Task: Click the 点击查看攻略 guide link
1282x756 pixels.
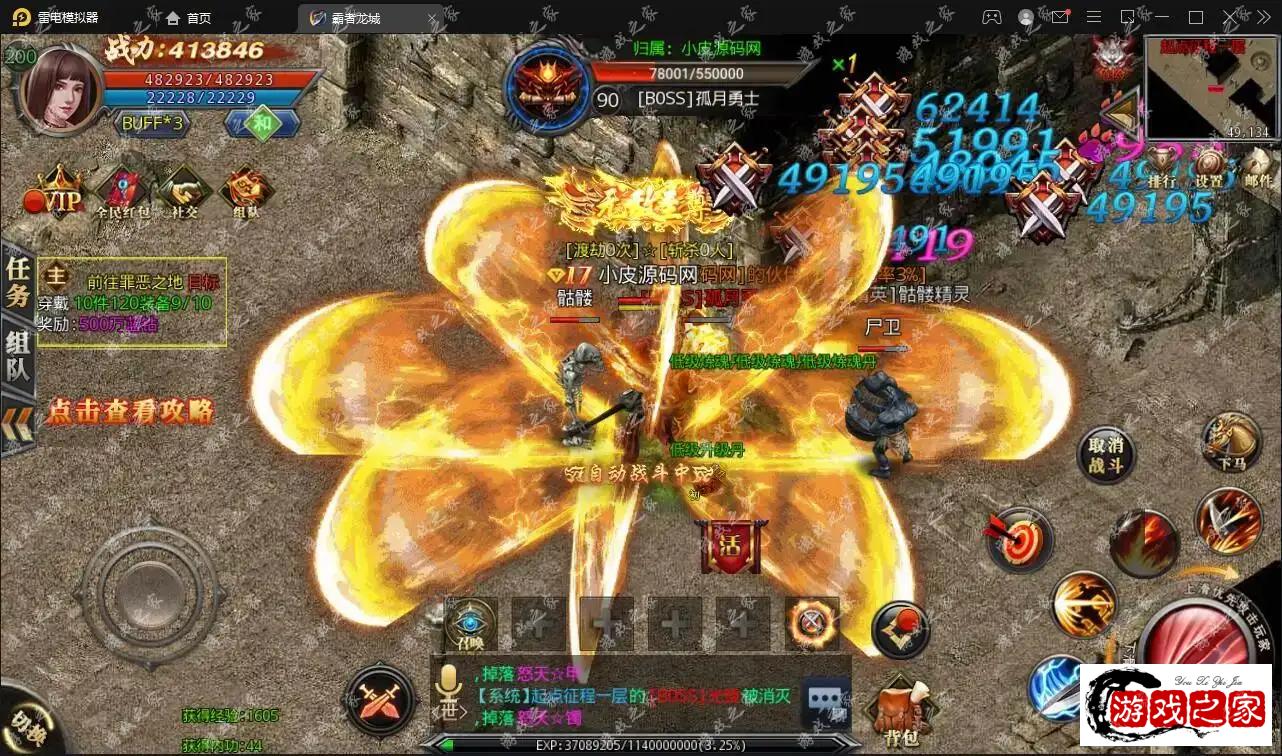Action: [130, 411]
